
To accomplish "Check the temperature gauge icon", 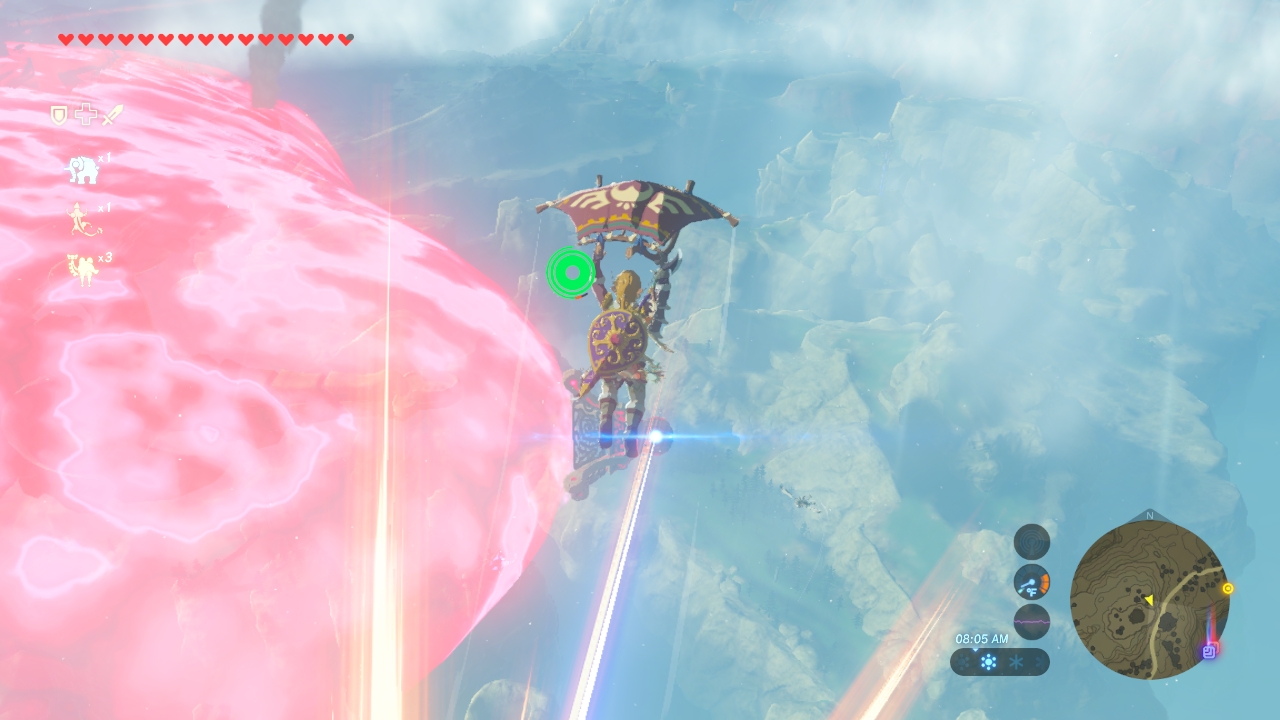I will point(1031,582).
